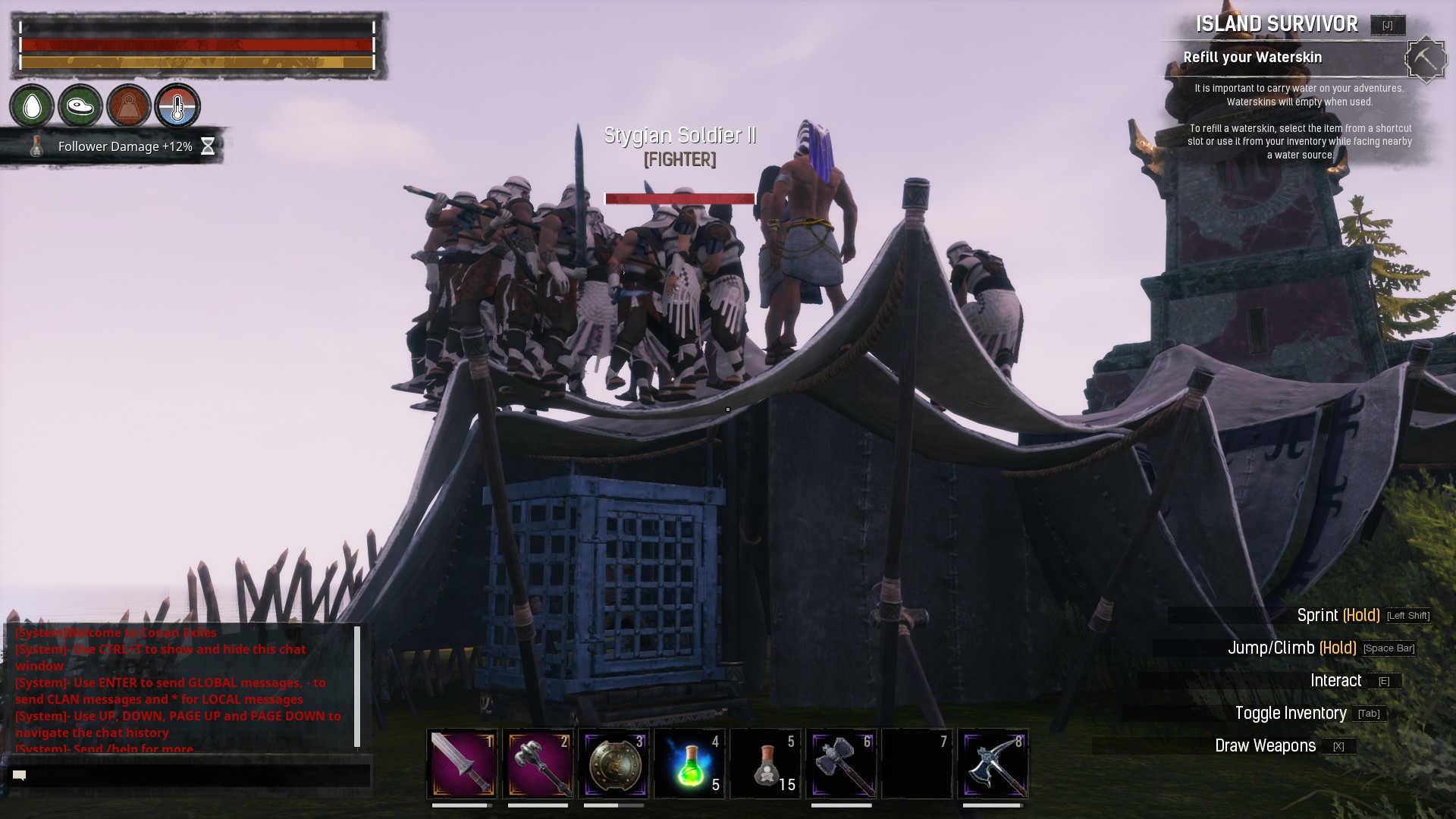
Task: Open the journey step Refill your Waterskin
Action: coord(1253,57)
